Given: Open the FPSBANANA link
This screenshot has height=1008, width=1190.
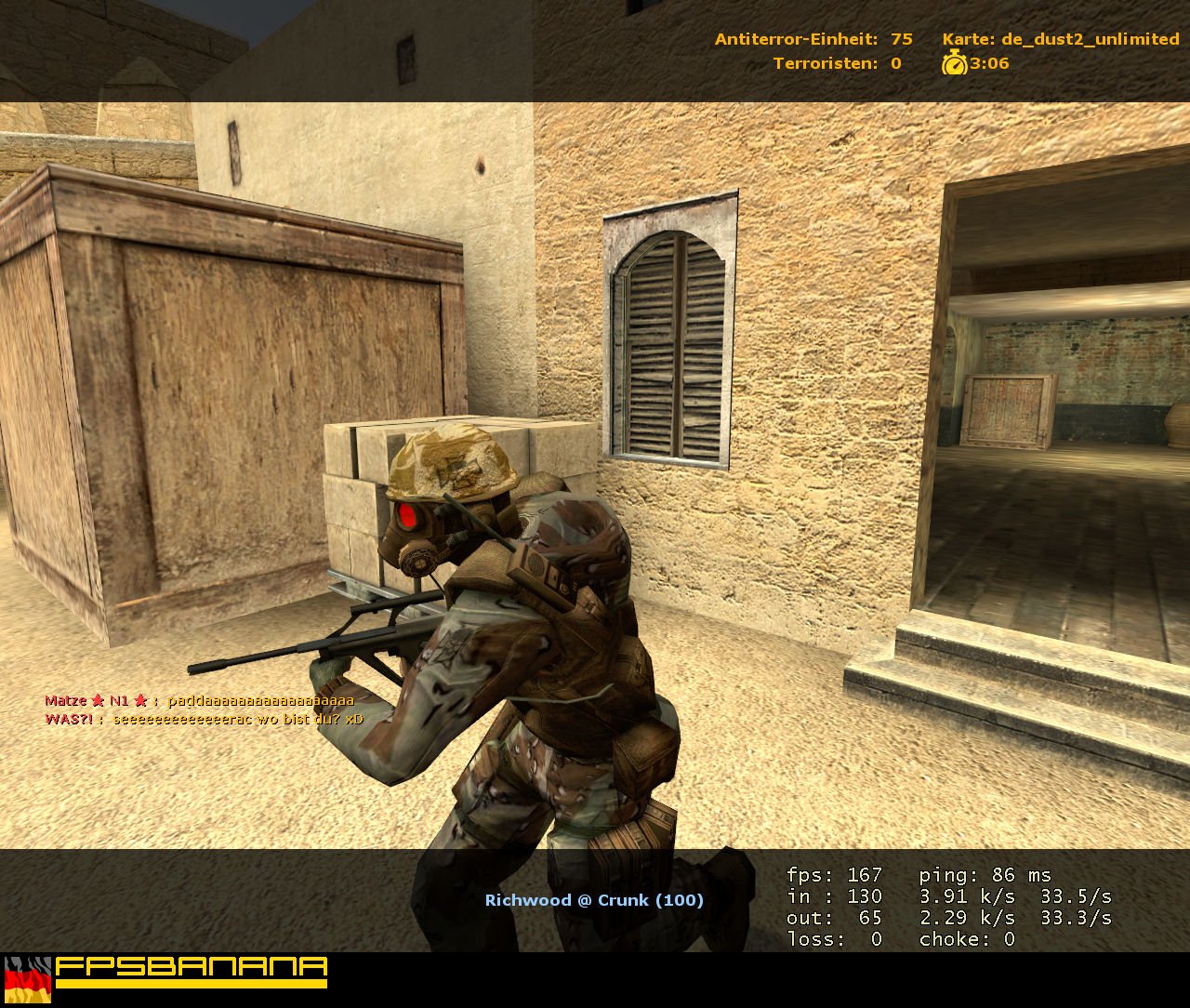Looking at the screenshot, I should pos(191,968).
